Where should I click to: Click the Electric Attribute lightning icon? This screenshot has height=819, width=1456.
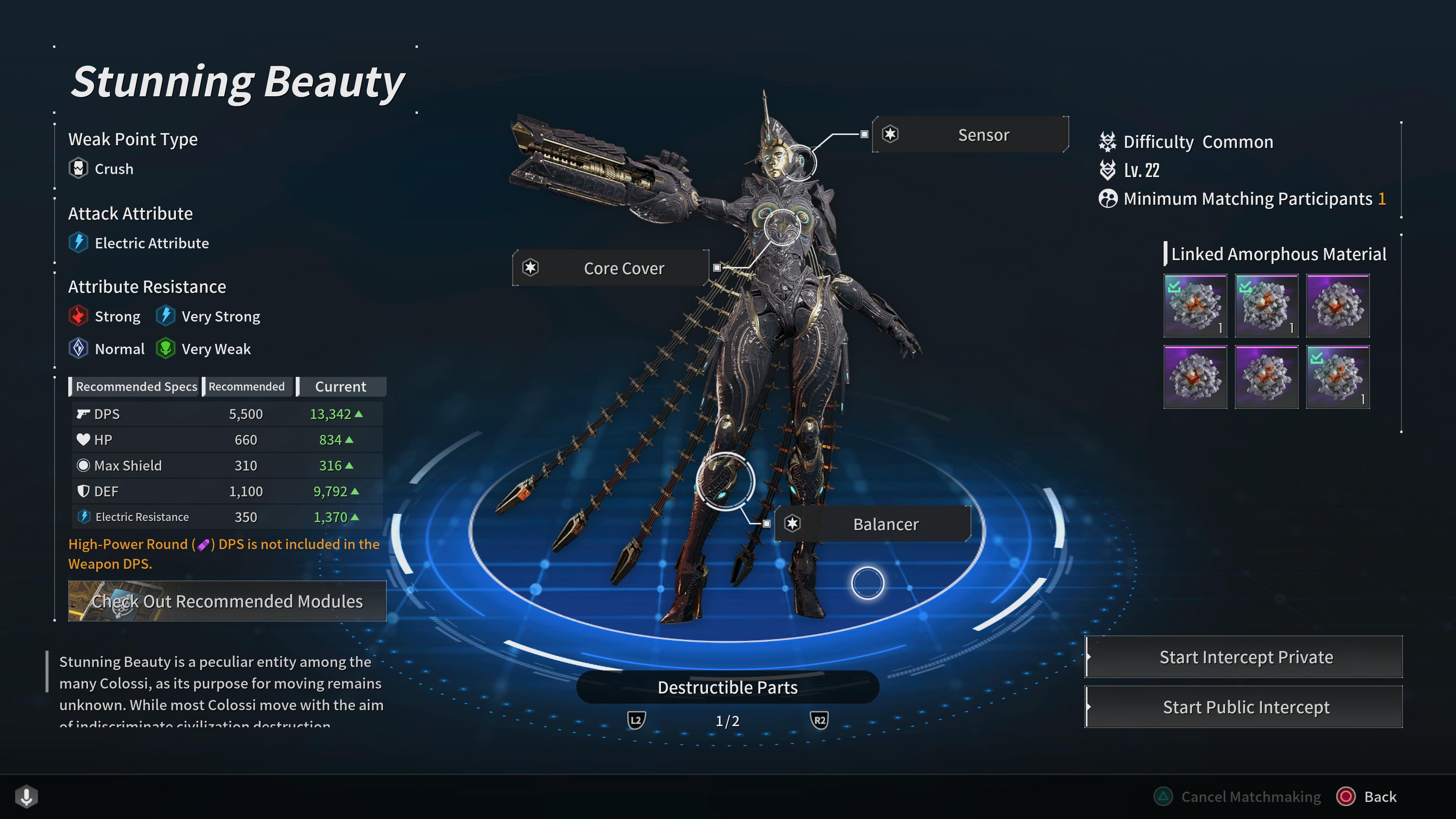coord(78,243)
